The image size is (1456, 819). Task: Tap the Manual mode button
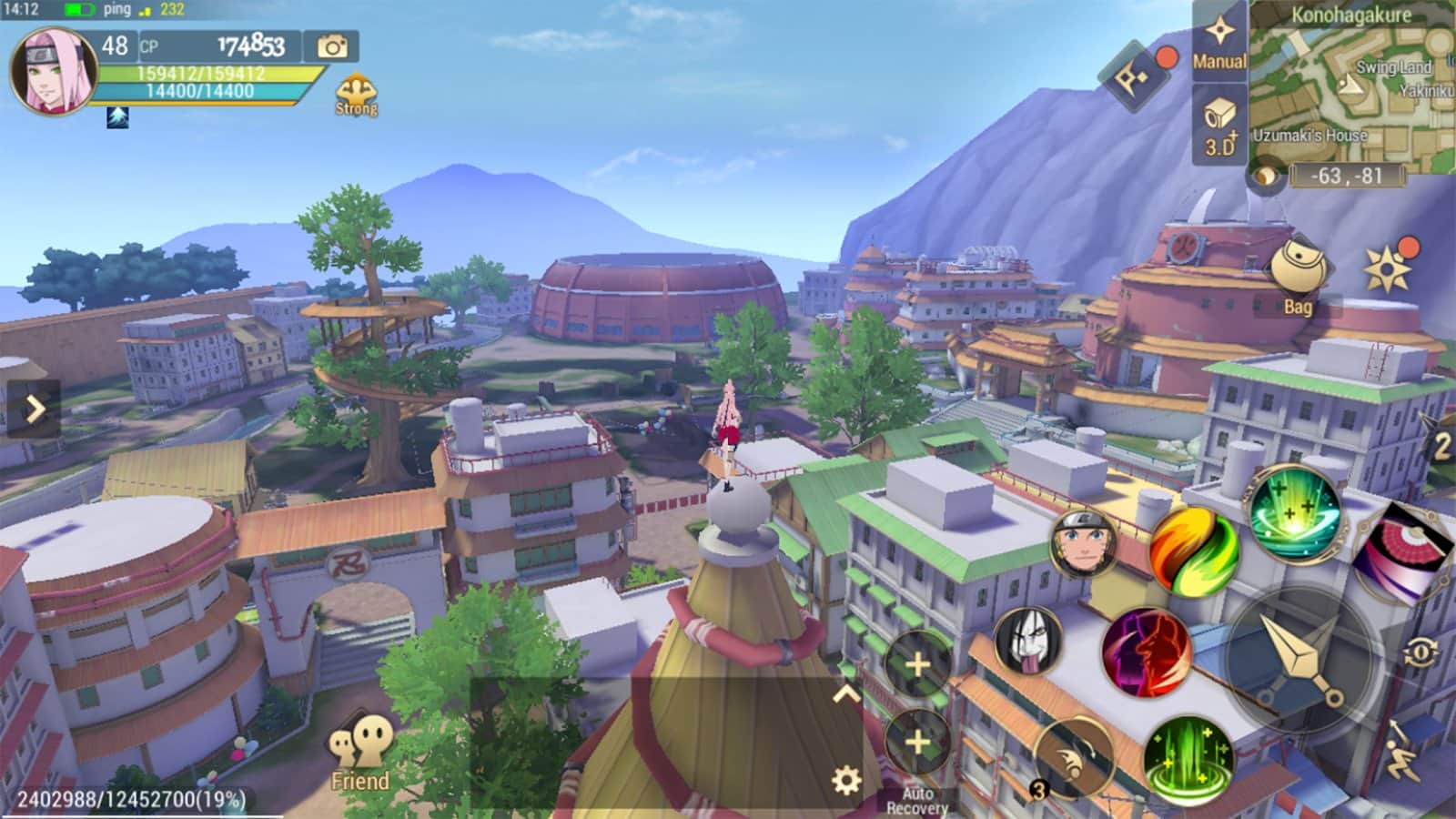1219,41
